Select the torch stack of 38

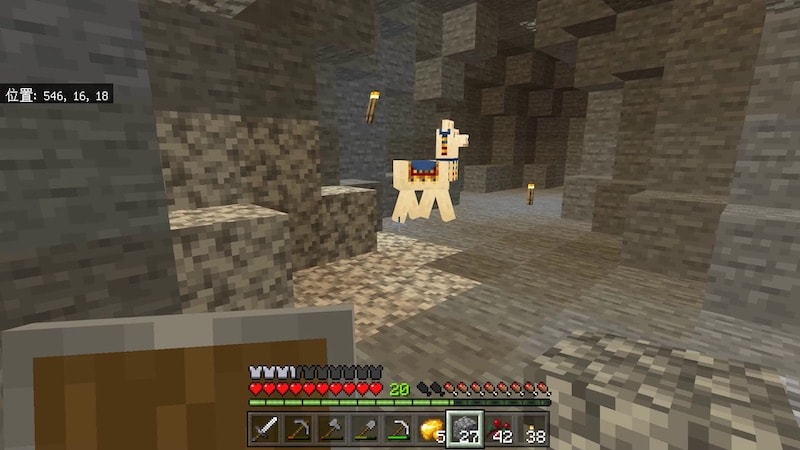coord(534,429)
